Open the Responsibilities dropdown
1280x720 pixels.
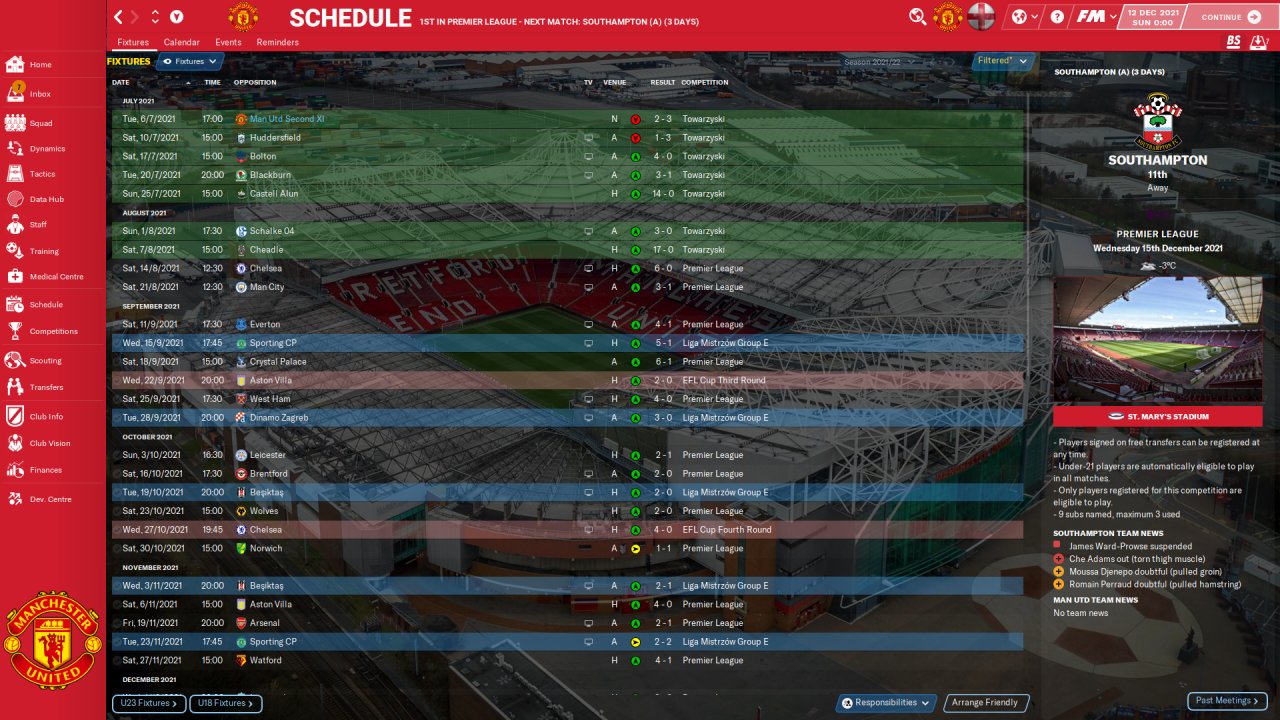click(886, 703)
